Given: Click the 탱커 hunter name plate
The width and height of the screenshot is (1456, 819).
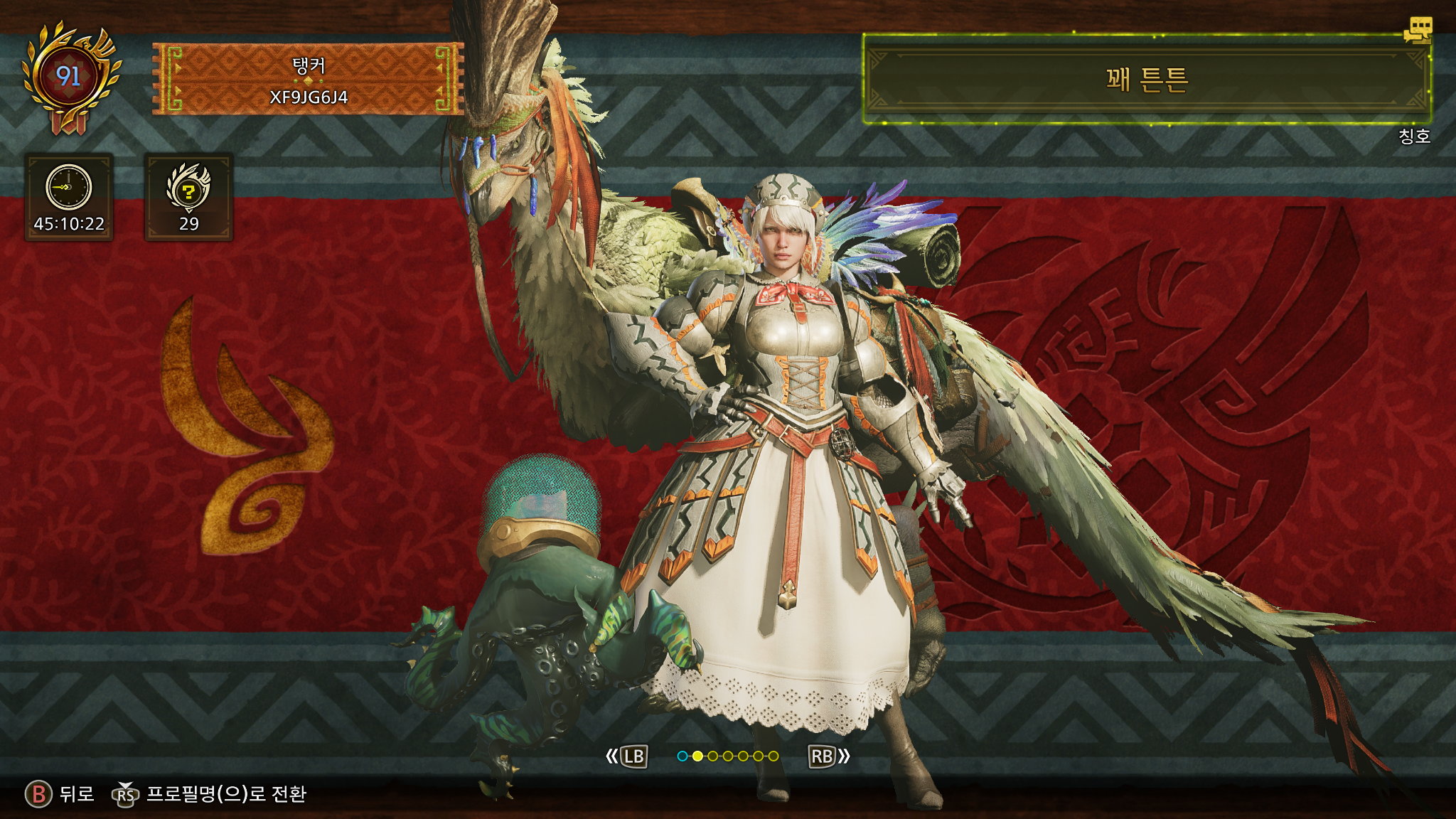Looking at the screenshot, I should click(308, 80).
